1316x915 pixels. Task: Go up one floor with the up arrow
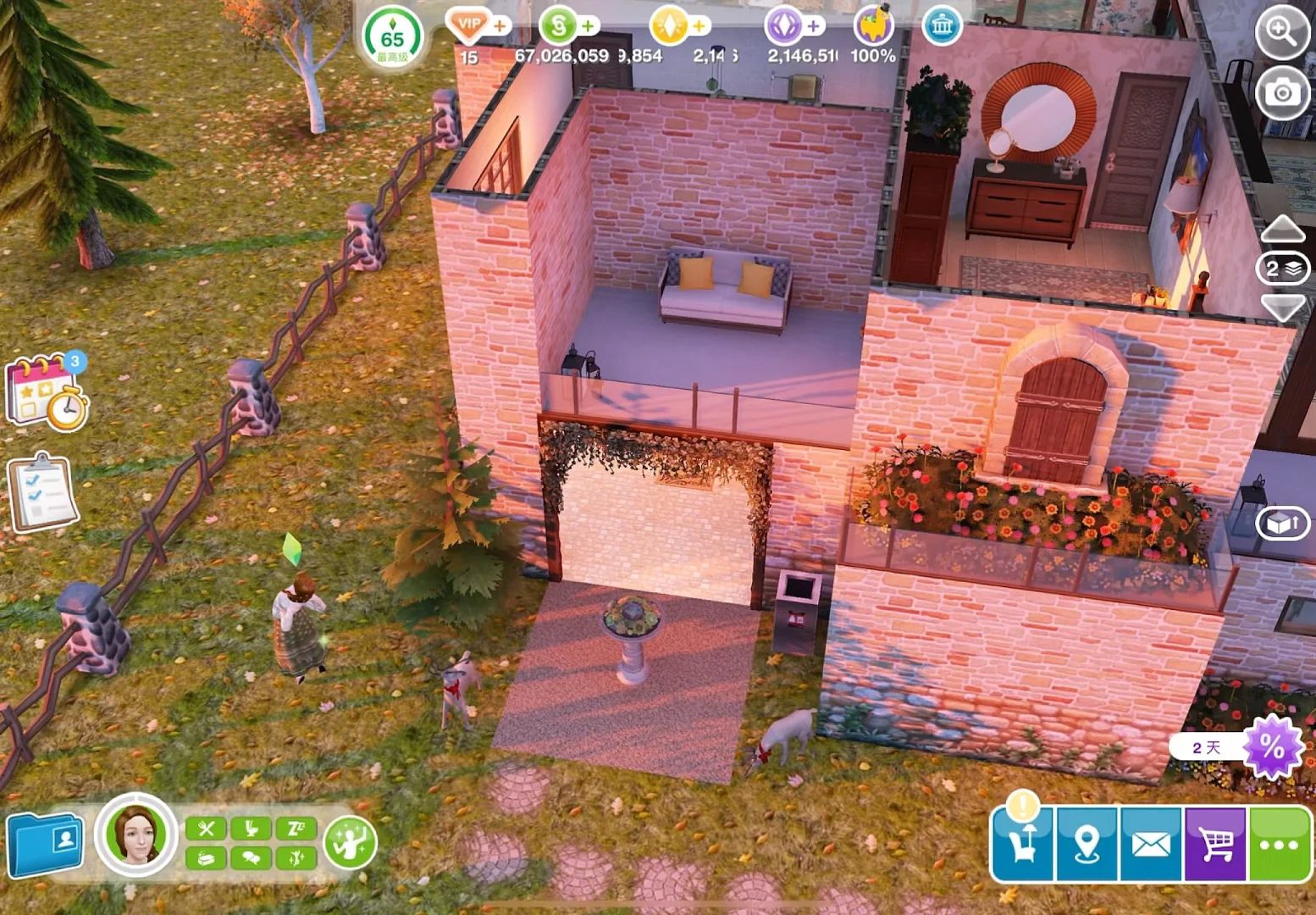pyautogui.click(x=1283, y=229)
